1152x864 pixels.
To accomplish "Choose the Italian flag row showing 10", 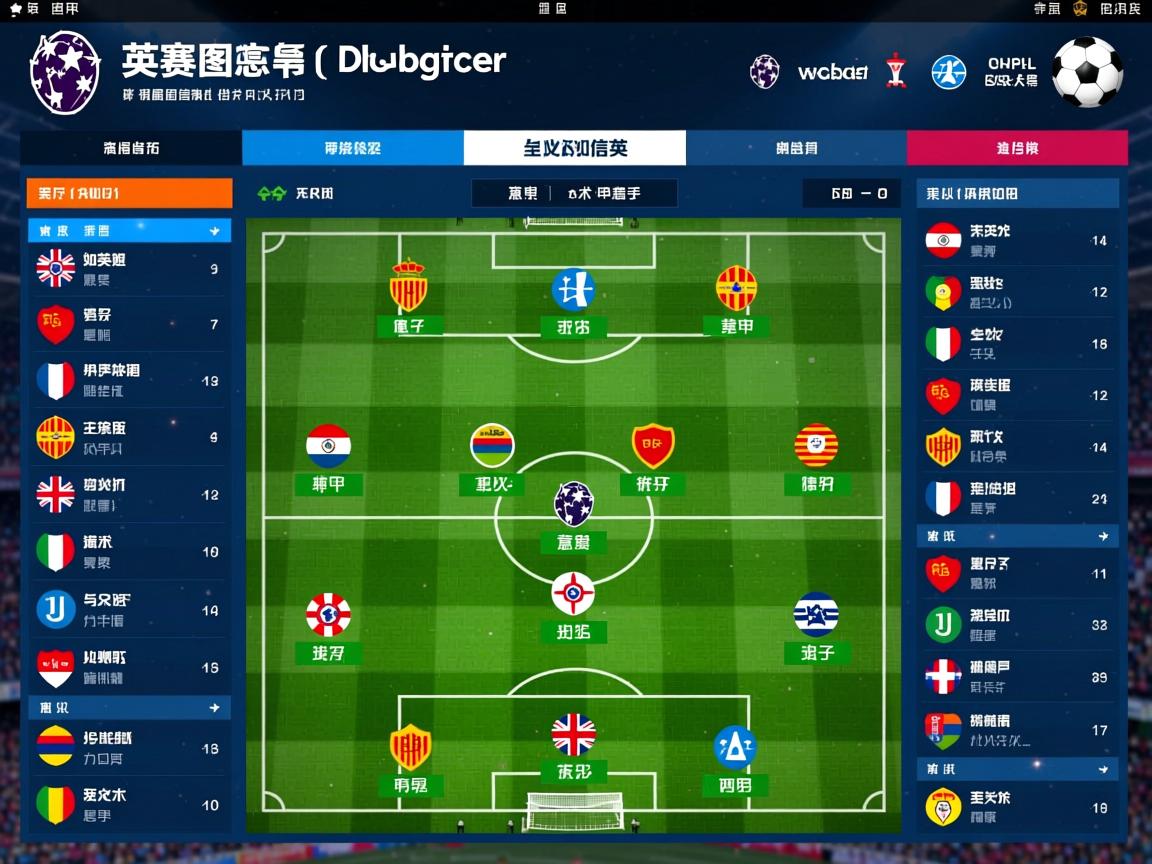I will (x=129, y=551).
